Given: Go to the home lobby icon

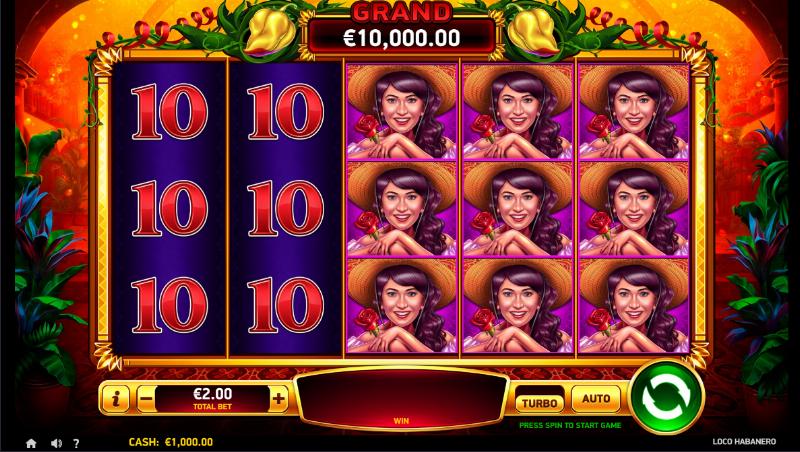Looking at the screenshot, I should [31, 442].
